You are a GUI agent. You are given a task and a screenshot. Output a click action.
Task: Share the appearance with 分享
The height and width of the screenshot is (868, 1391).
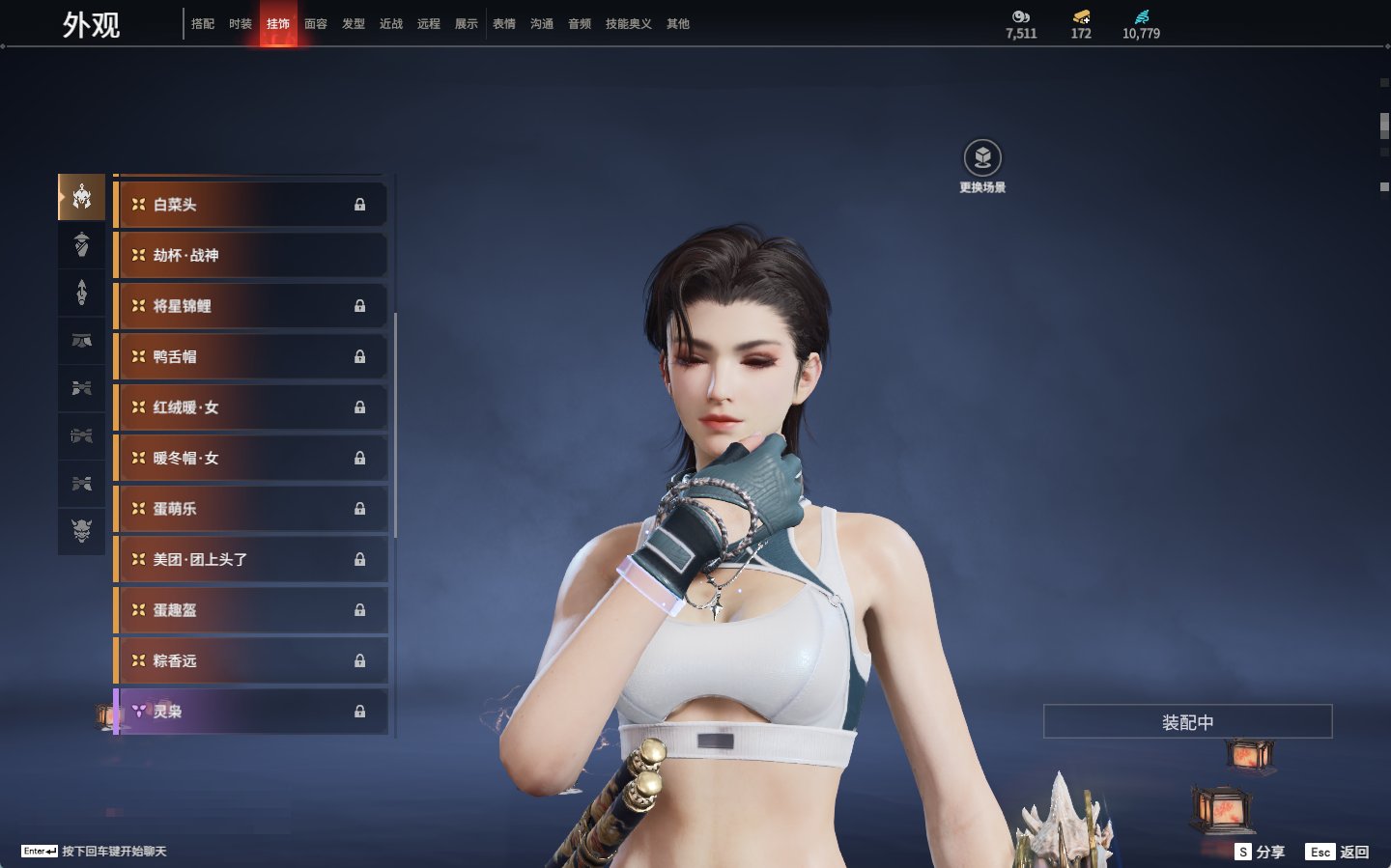click(x=1261, y=852)
